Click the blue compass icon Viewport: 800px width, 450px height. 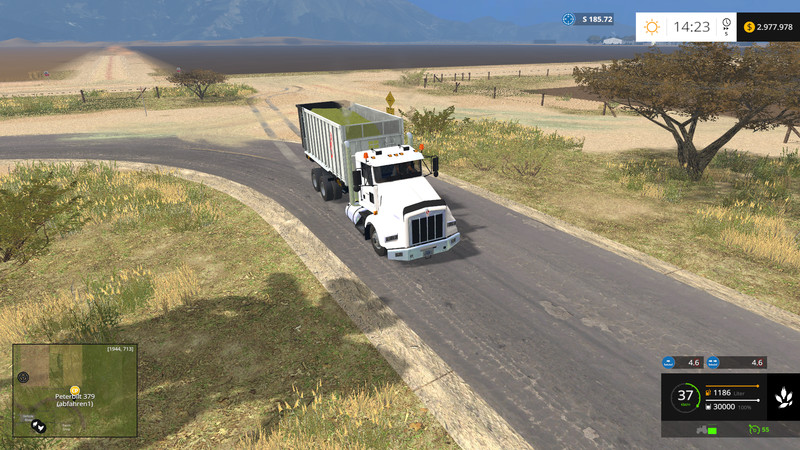pyautogui.click(x=569, y=19)
